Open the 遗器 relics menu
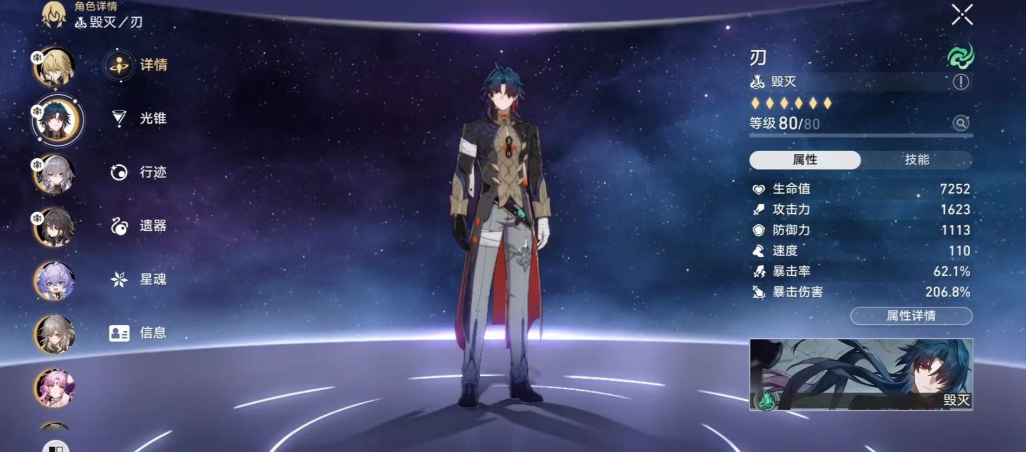The width and height of the screenshot is (1026, 452). coord(138,226)
